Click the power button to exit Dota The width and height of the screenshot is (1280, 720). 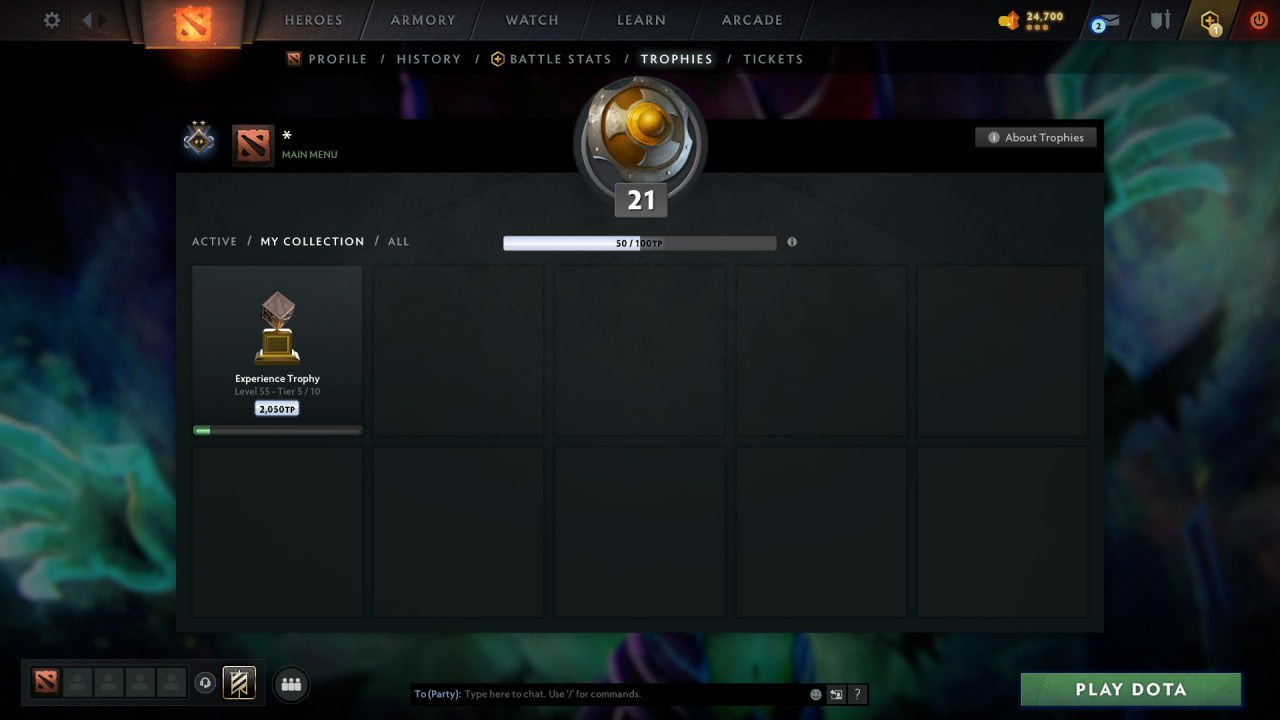(x=1258, y=19)
